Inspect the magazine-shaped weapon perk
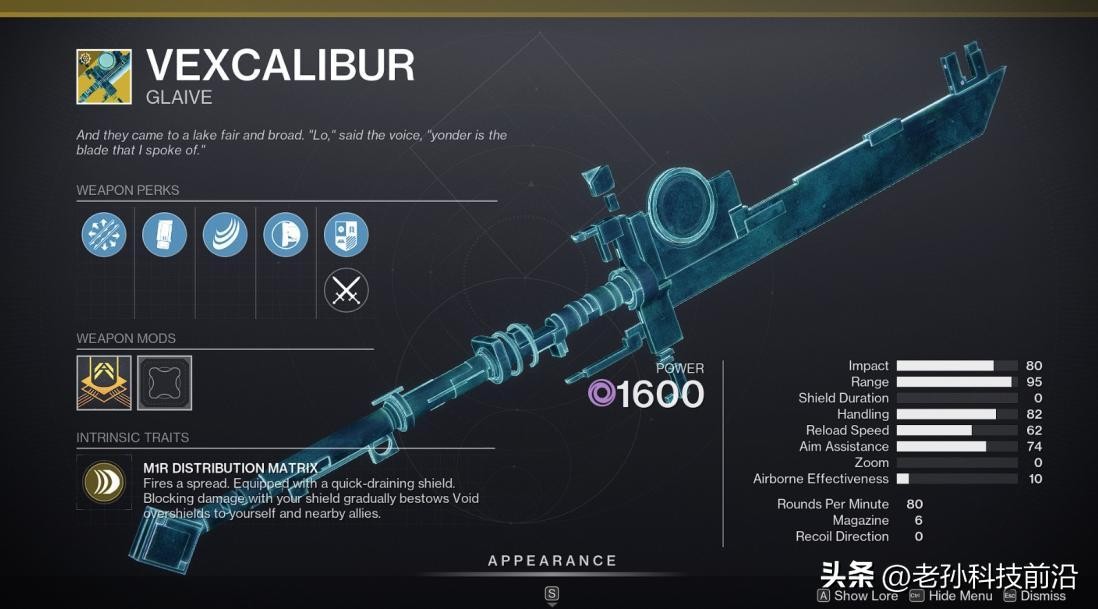 coord(164,235)
